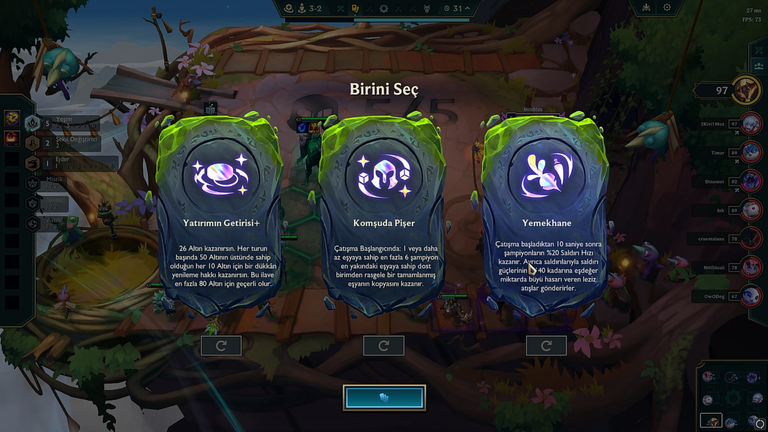View OwODog's board from player list

click(x=749, y=296)
